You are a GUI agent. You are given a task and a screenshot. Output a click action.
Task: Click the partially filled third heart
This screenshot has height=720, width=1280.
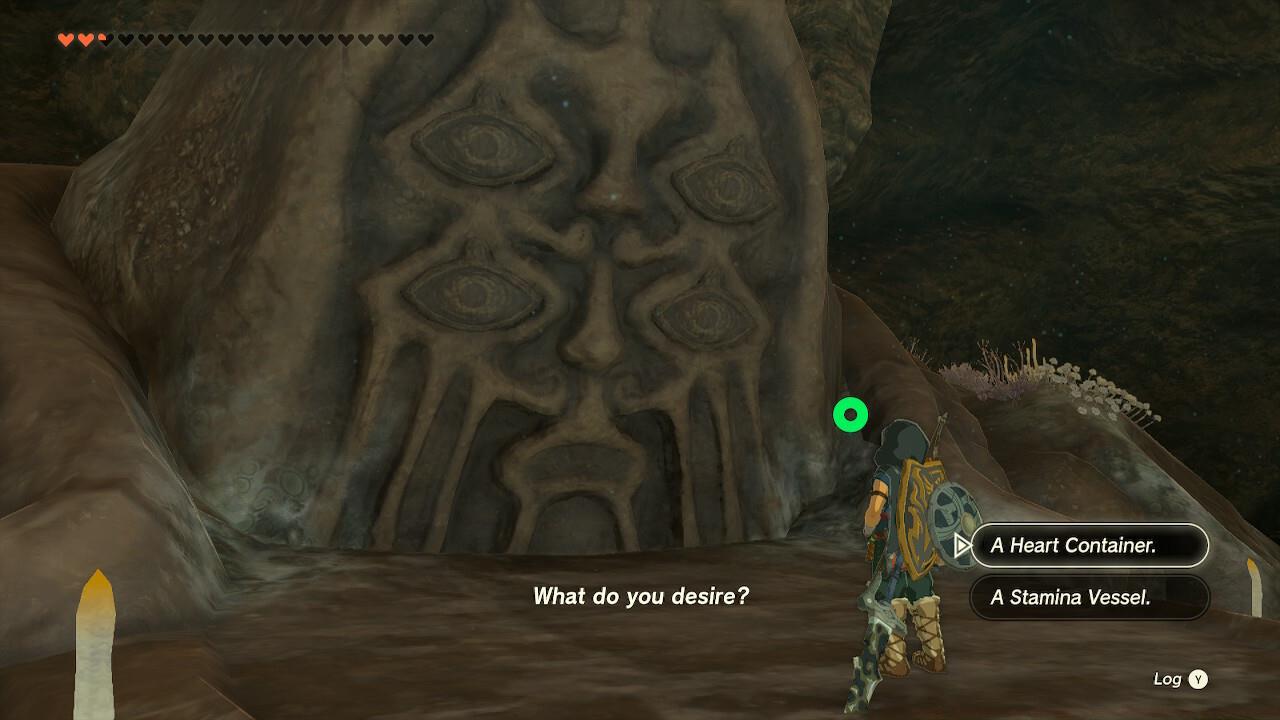pyautogui.click(x=104, y=40)
